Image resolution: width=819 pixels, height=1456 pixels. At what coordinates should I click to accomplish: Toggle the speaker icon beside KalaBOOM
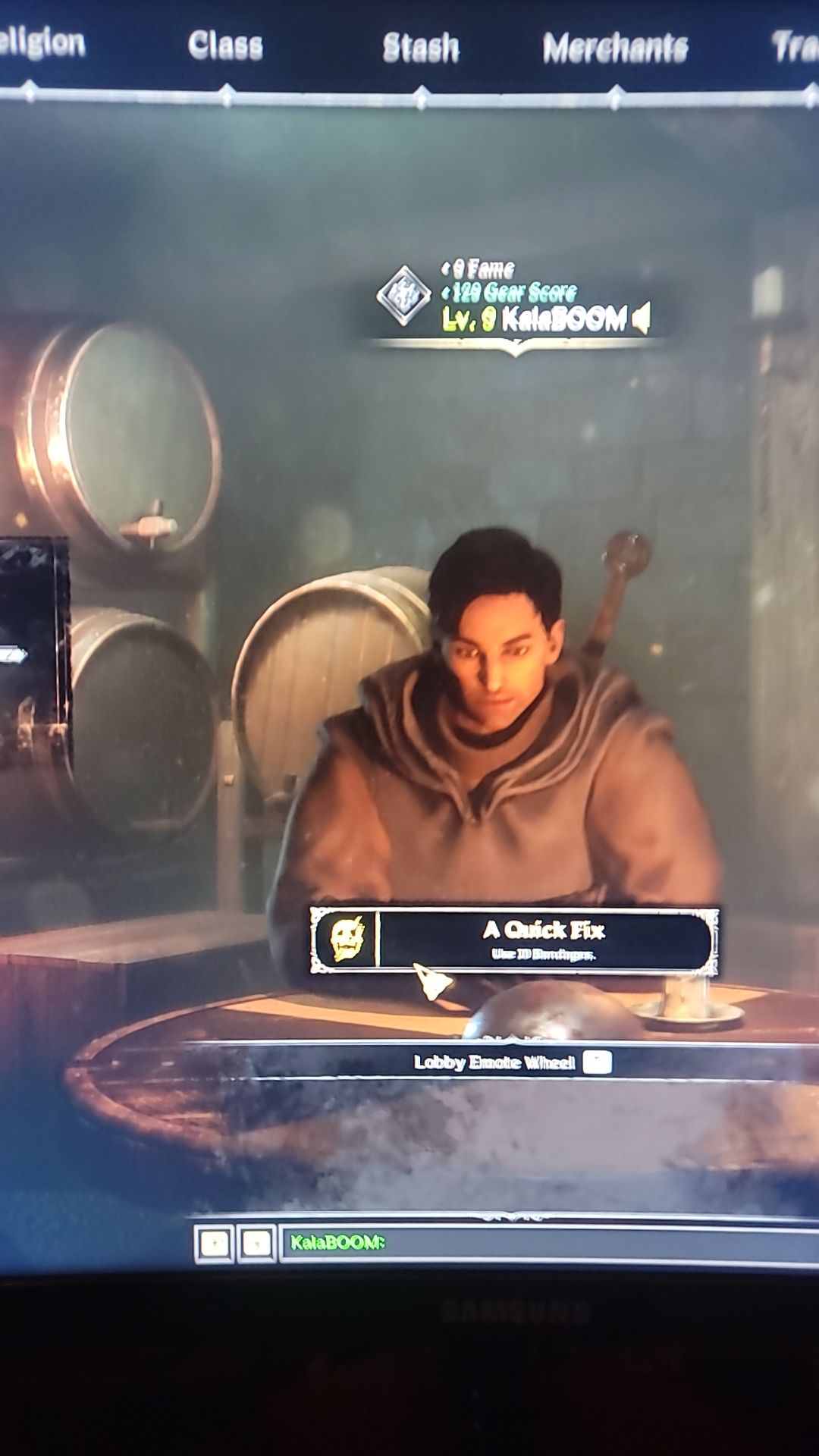642,318
